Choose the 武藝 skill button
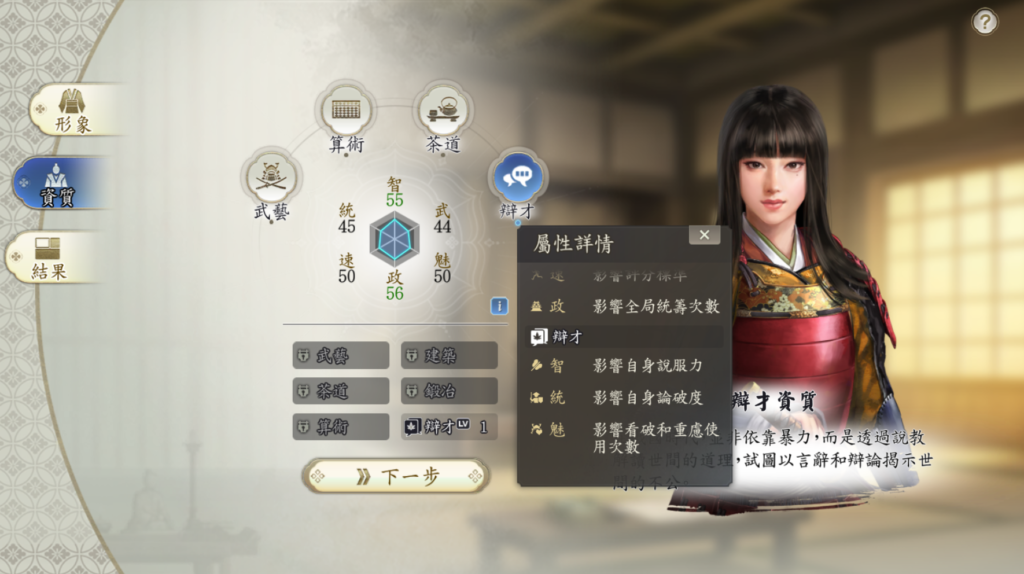 click(341, 355)
